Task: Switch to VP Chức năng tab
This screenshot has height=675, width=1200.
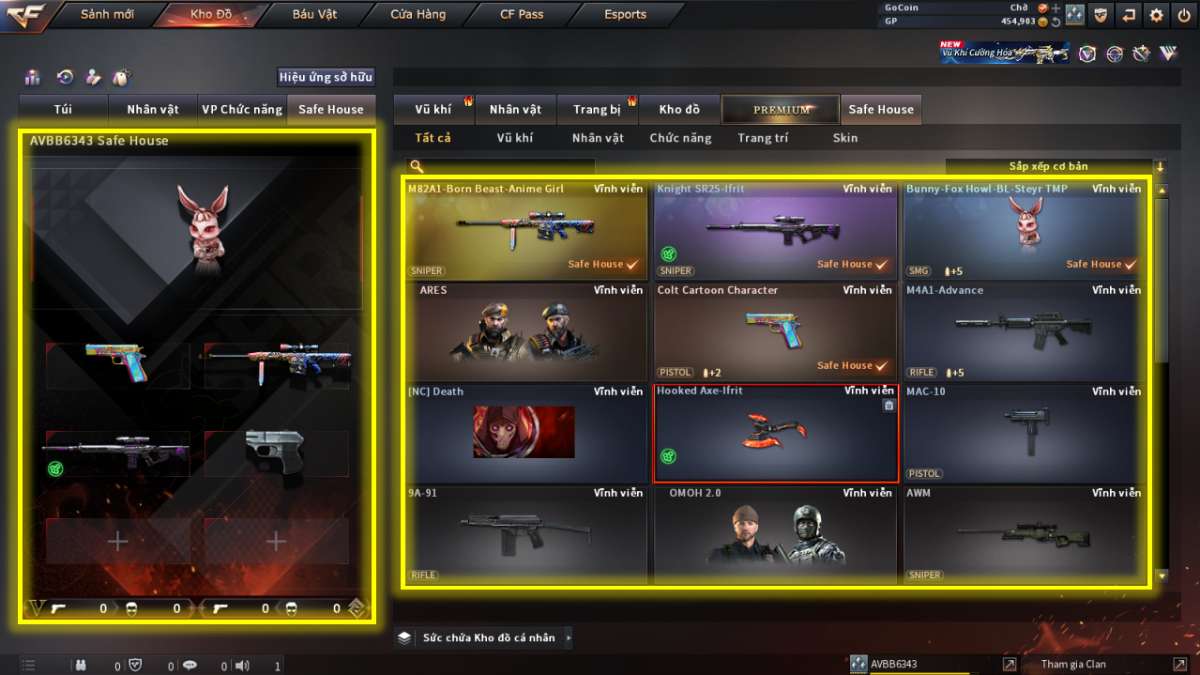Action: click(x=241, y=109)
